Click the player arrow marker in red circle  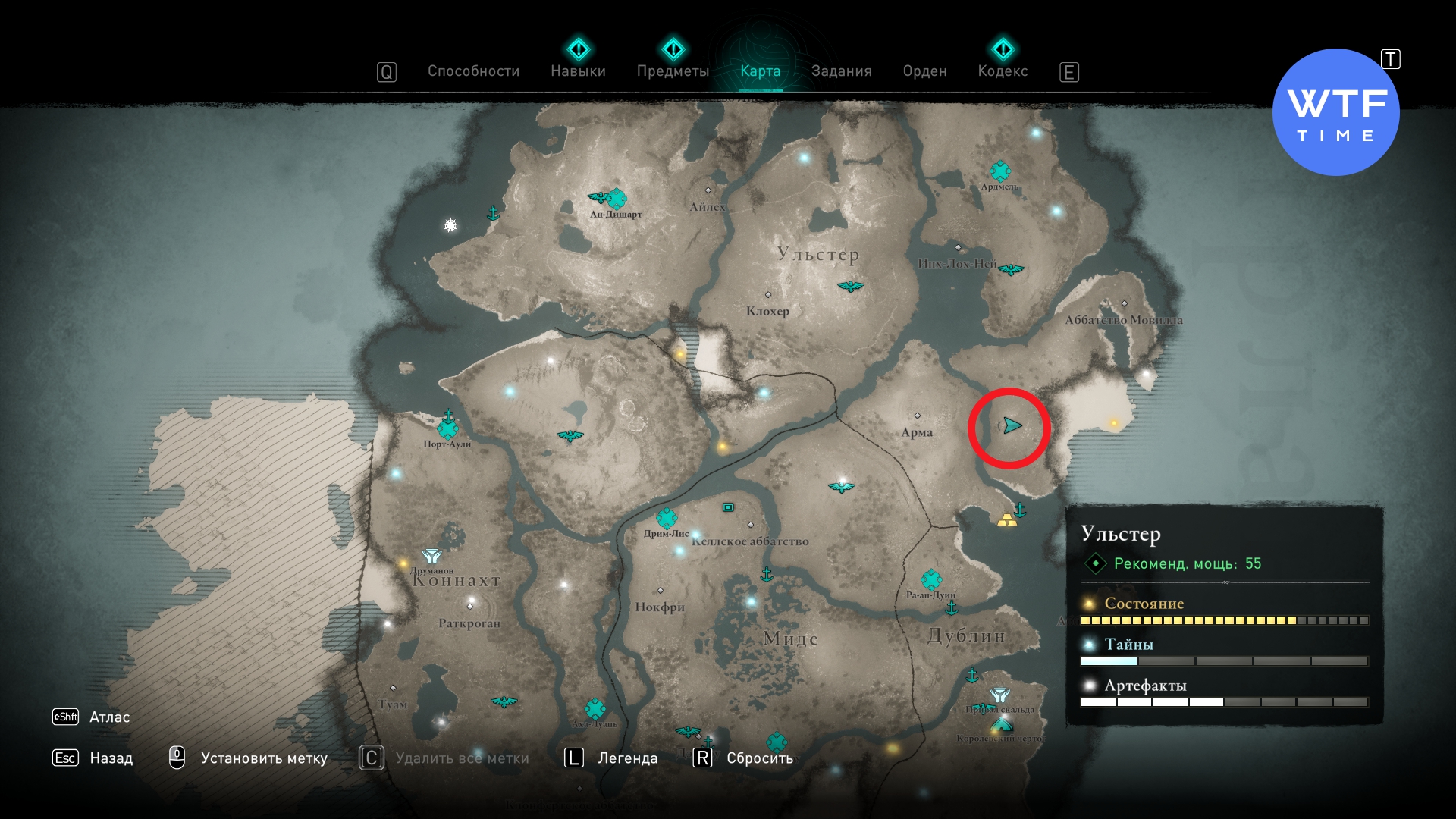click(x=1012, y=425)
